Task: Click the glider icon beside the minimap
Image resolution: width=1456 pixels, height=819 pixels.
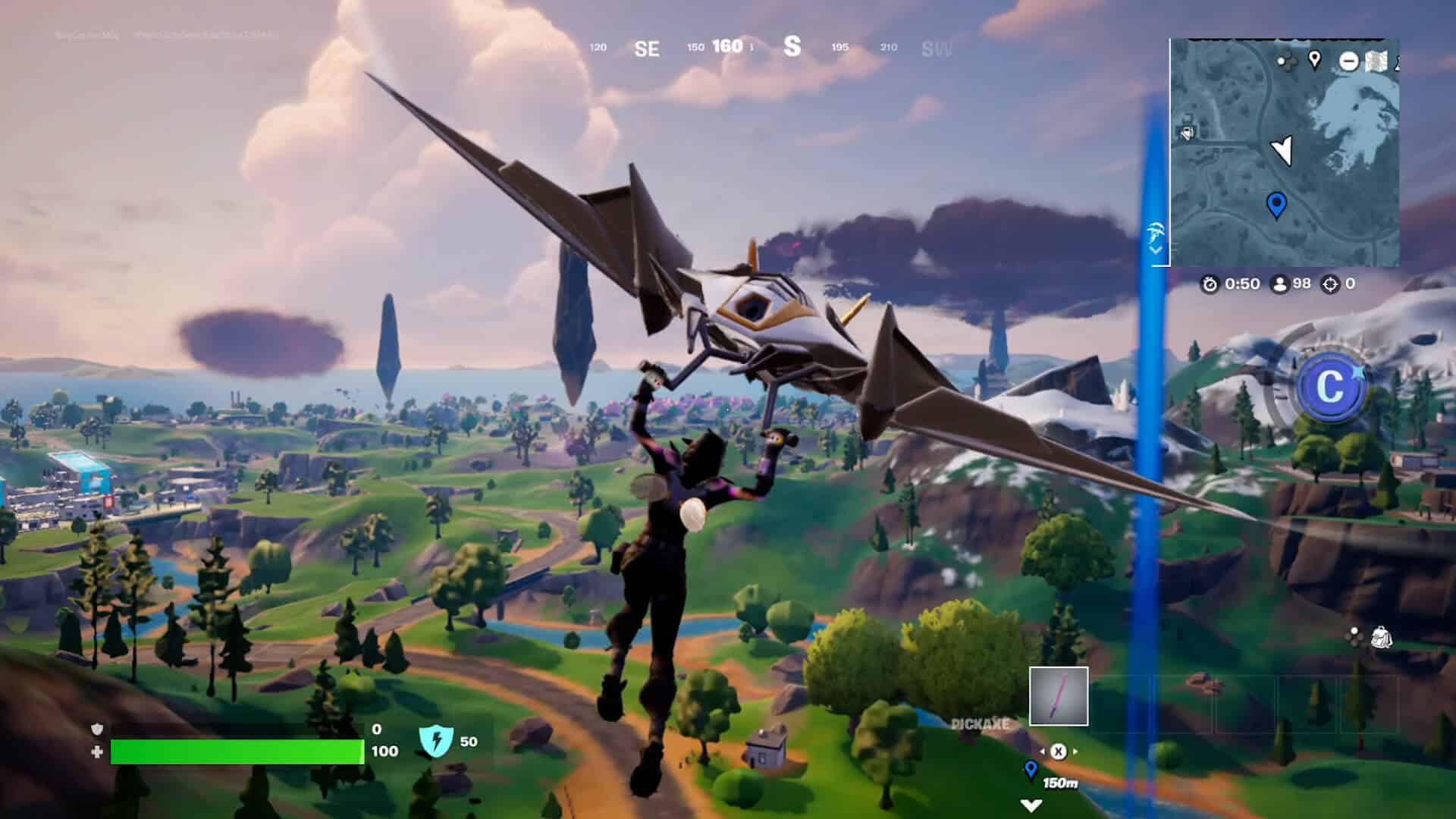Action: [1156, 233]
